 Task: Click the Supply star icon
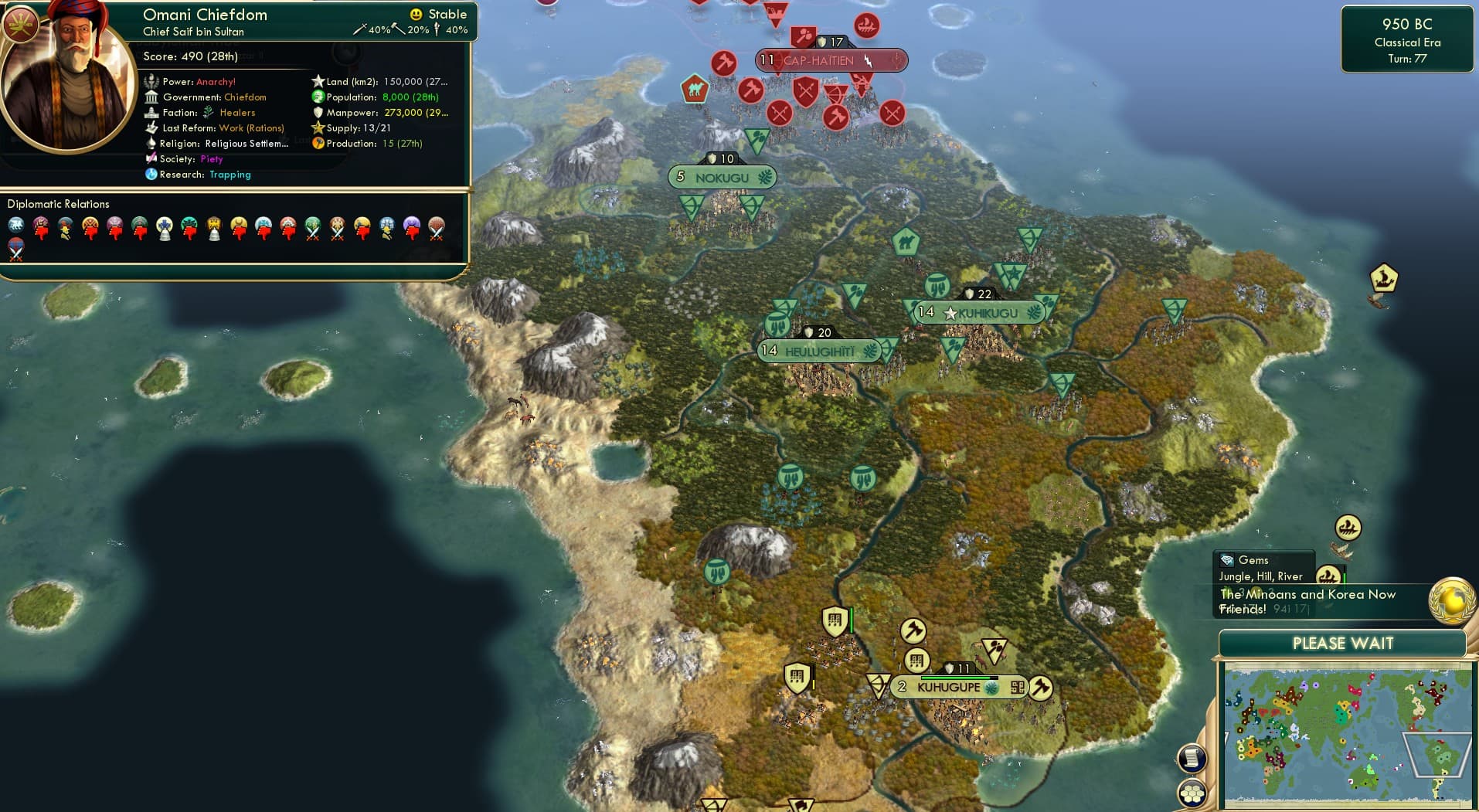pos(317,127)
